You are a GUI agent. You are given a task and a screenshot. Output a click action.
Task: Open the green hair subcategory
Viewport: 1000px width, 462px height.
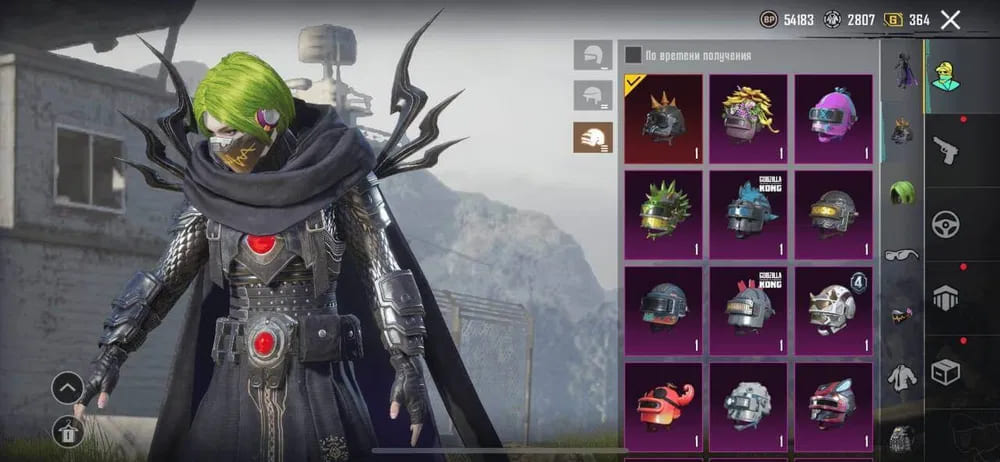click(x=902, y=191)
